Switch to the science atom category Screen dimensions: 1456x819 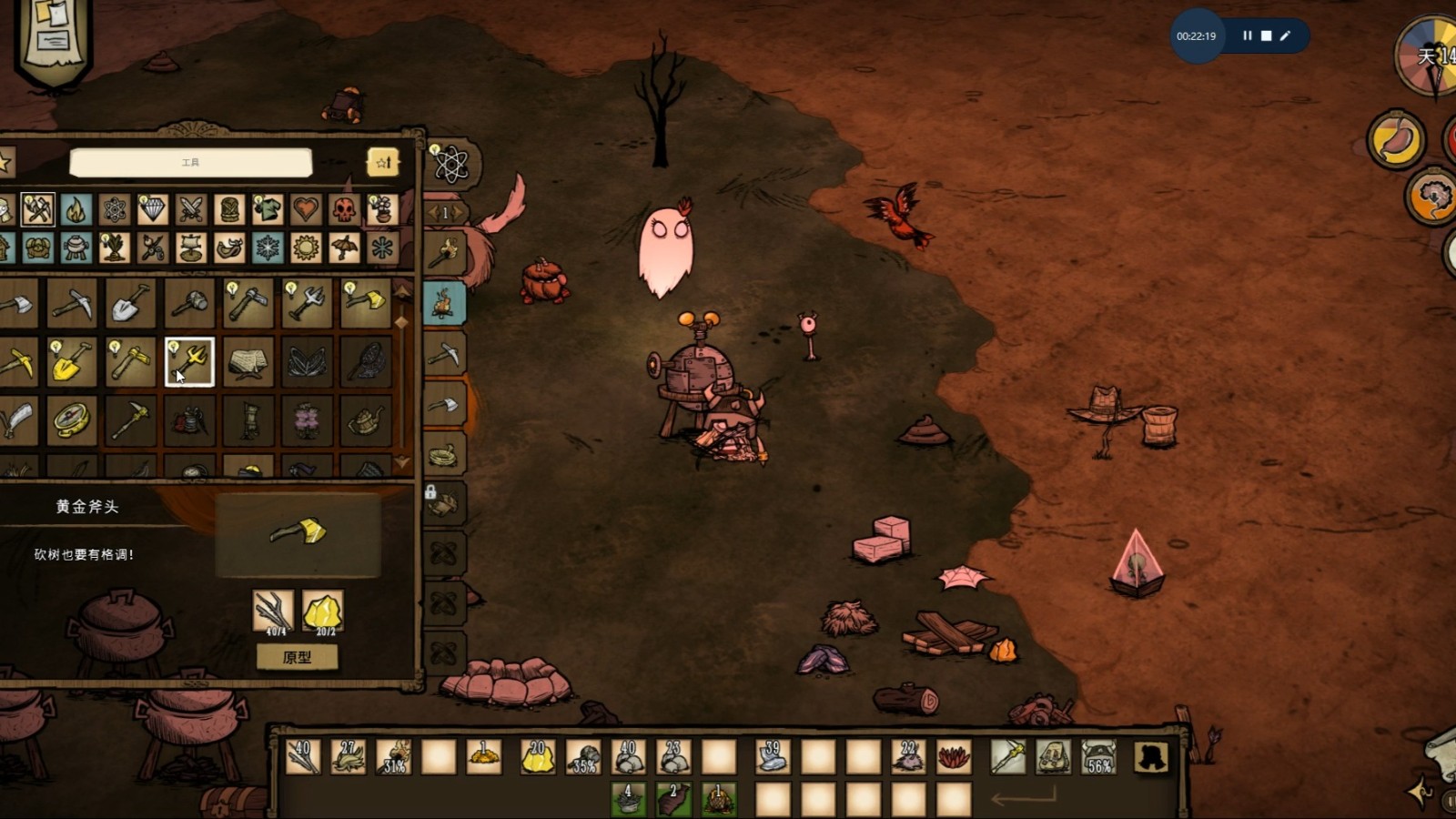(x=115, y=209)
